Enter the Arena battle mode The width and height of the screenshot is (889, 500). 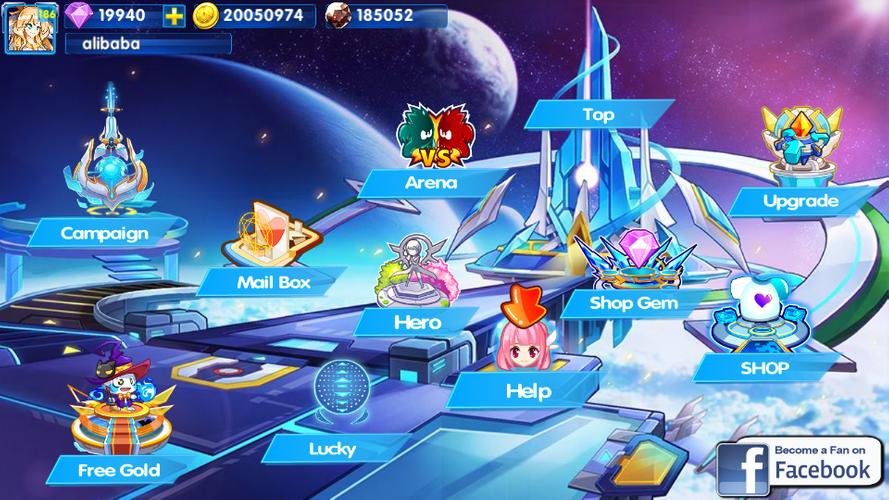click(x=431, y=182)
